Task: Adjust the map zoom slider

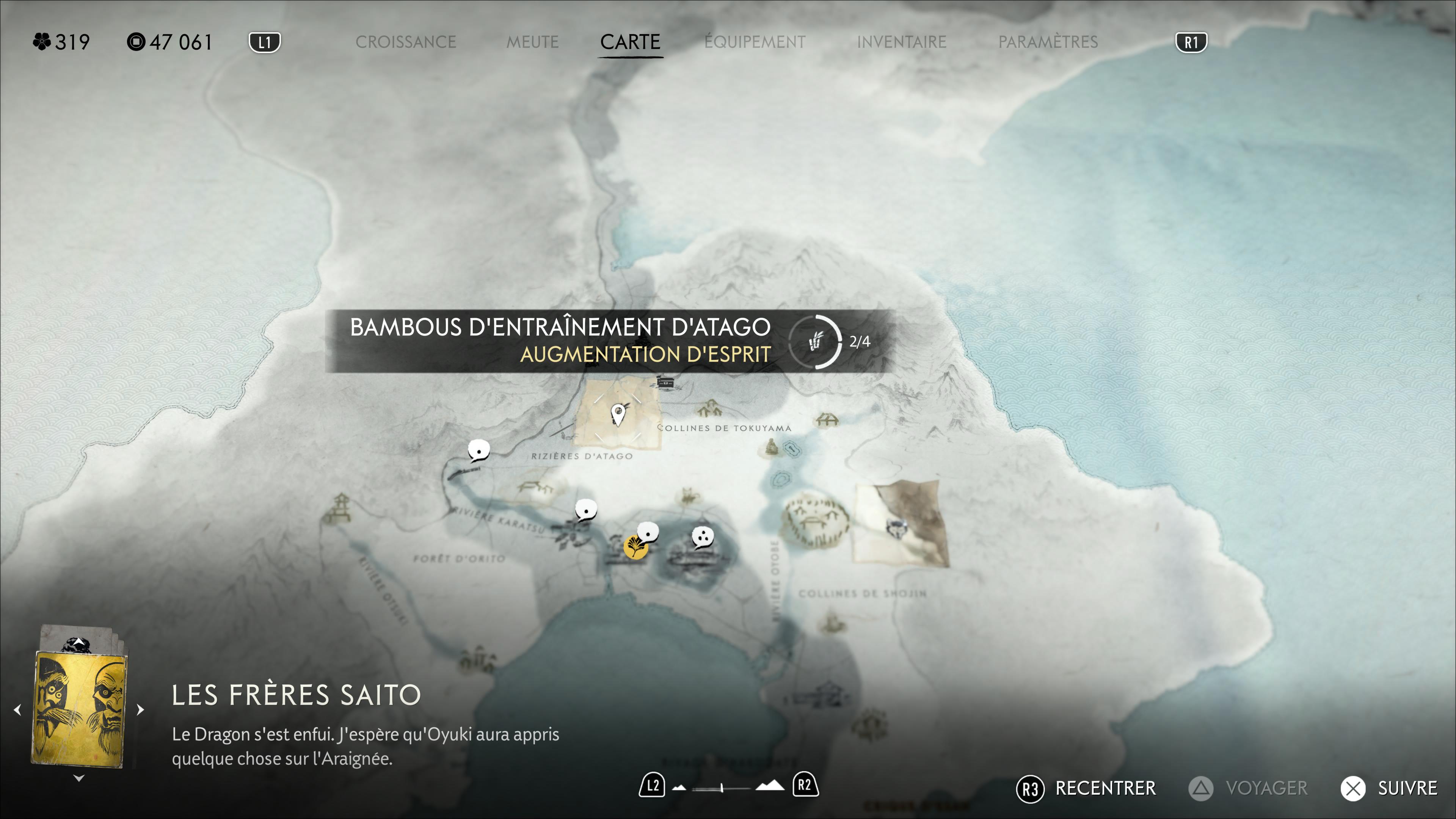Action: (x=722, y=788)
